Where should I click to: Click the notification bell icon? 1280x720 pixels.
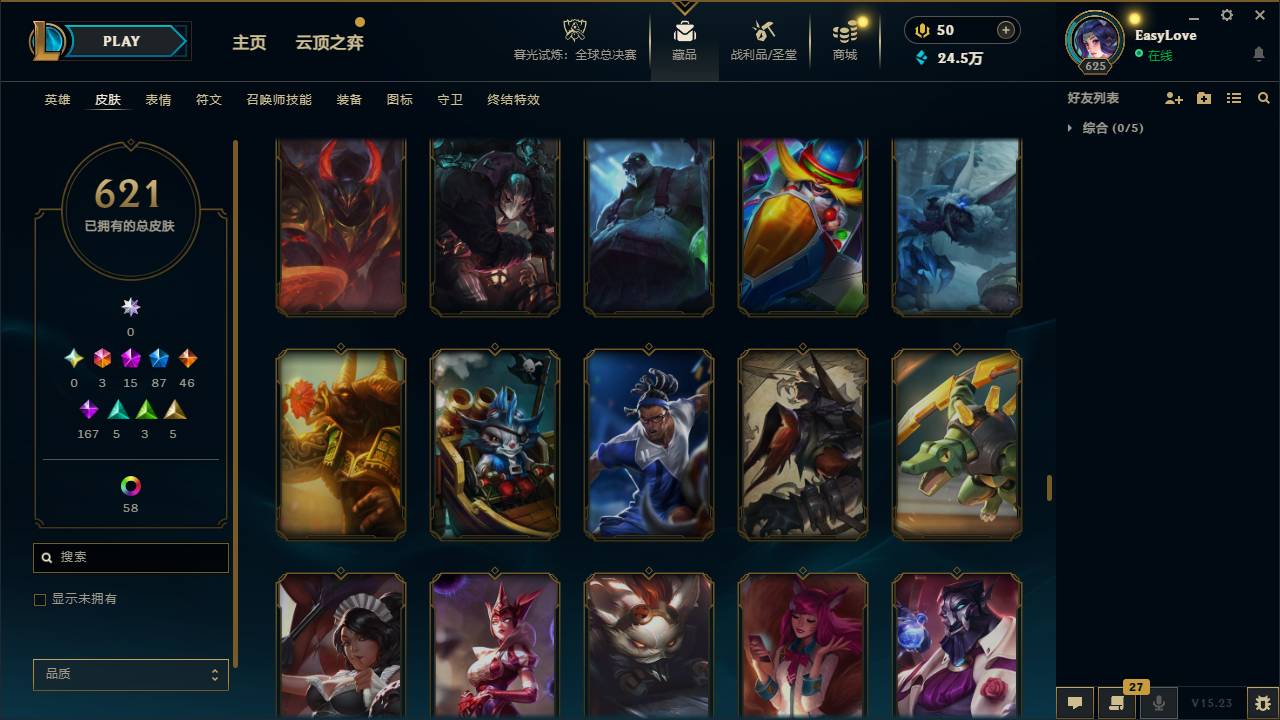click(x=1258, y=52)
